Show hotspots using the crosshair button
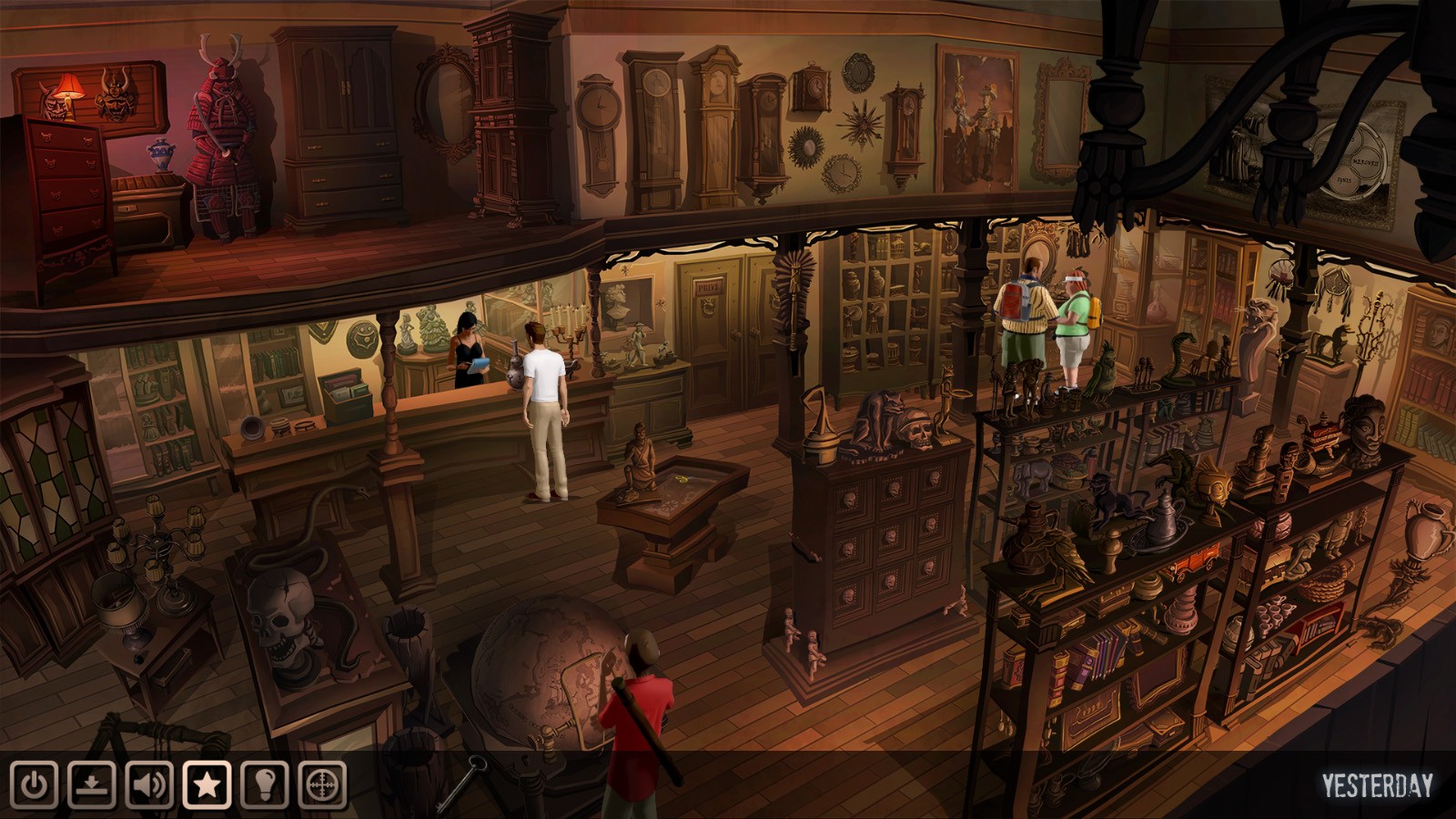1456x819 pixels. point(322,784)
